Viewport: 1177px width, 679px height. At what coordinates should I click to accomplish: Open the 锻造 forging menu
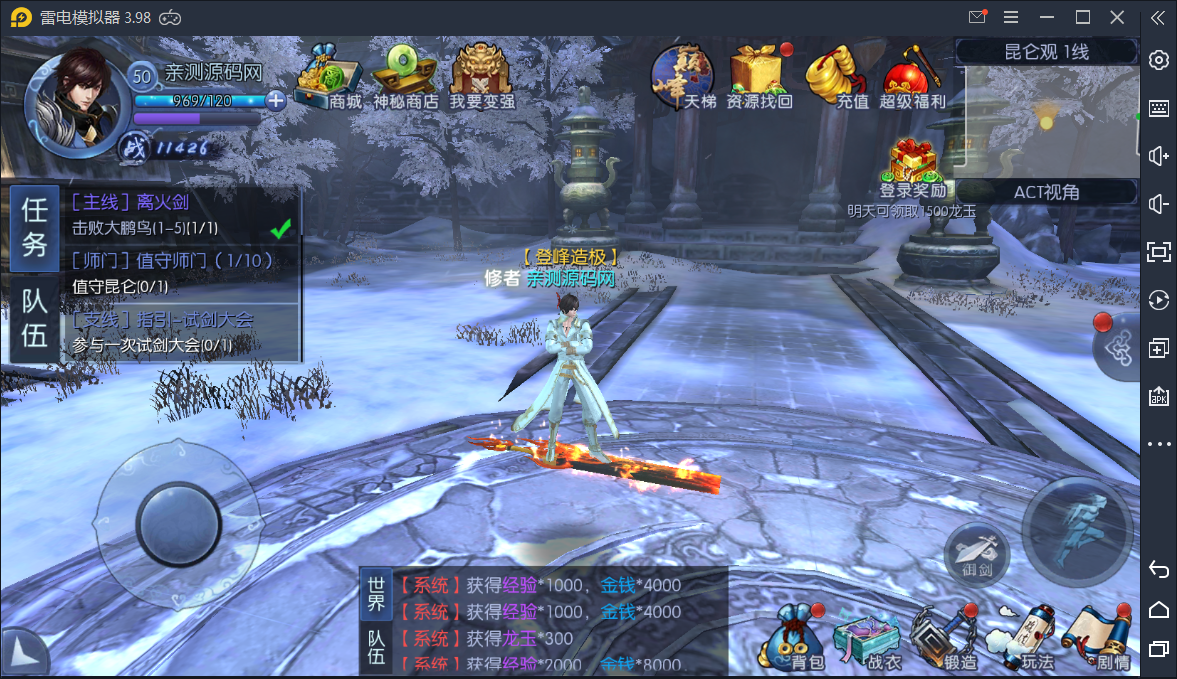(x=945, y=638)
